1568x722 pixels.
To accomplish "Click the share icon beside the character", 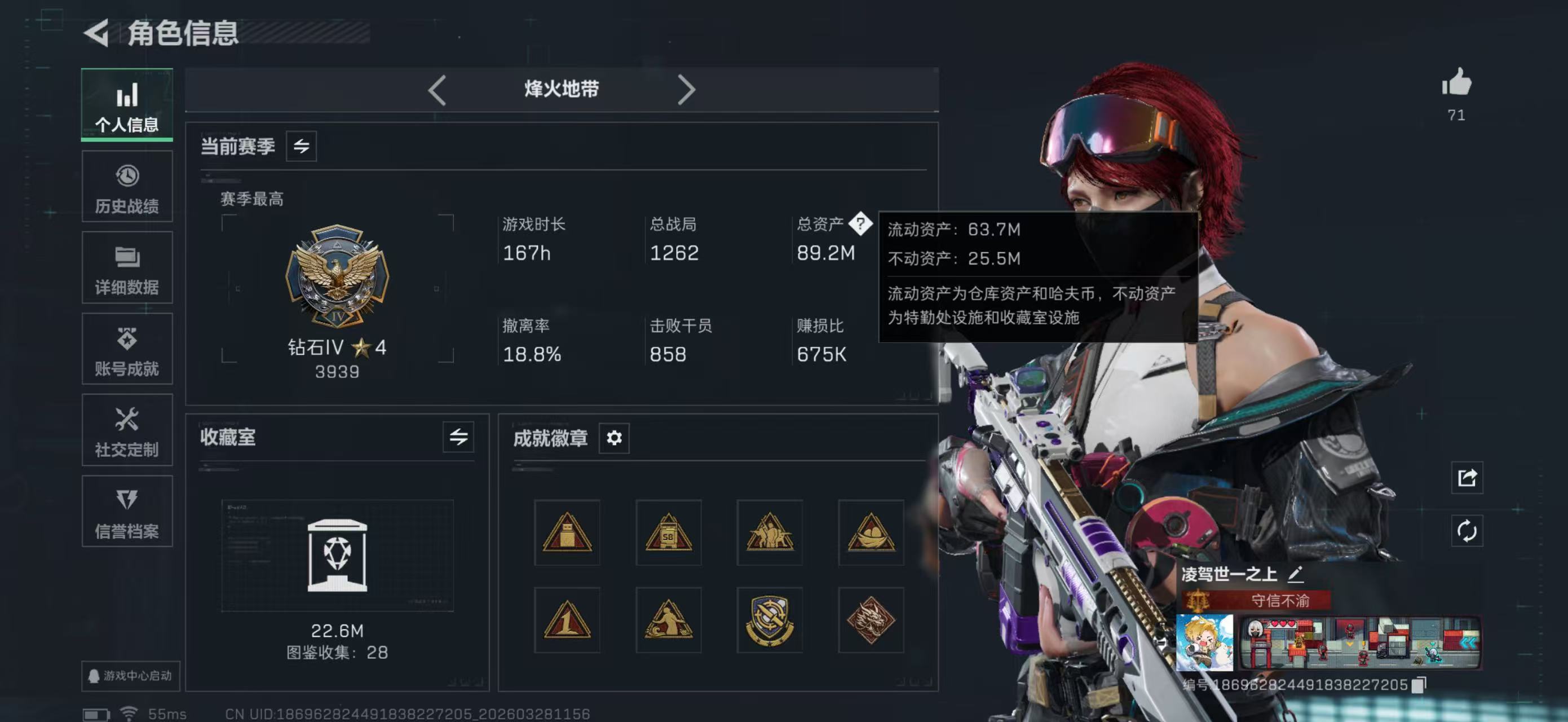I will coord(1467,478).
